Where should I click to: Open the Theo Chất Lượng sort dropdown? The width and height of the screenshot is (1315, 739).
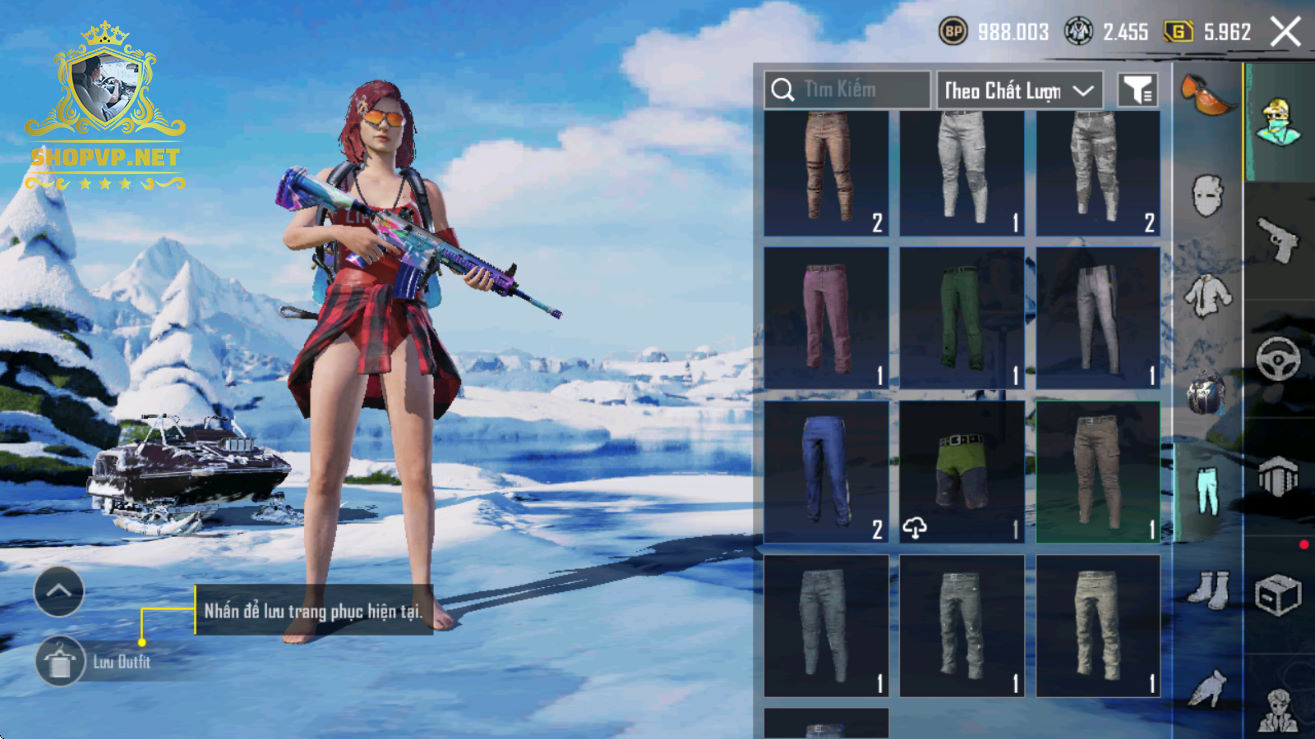pos(1019,90)
